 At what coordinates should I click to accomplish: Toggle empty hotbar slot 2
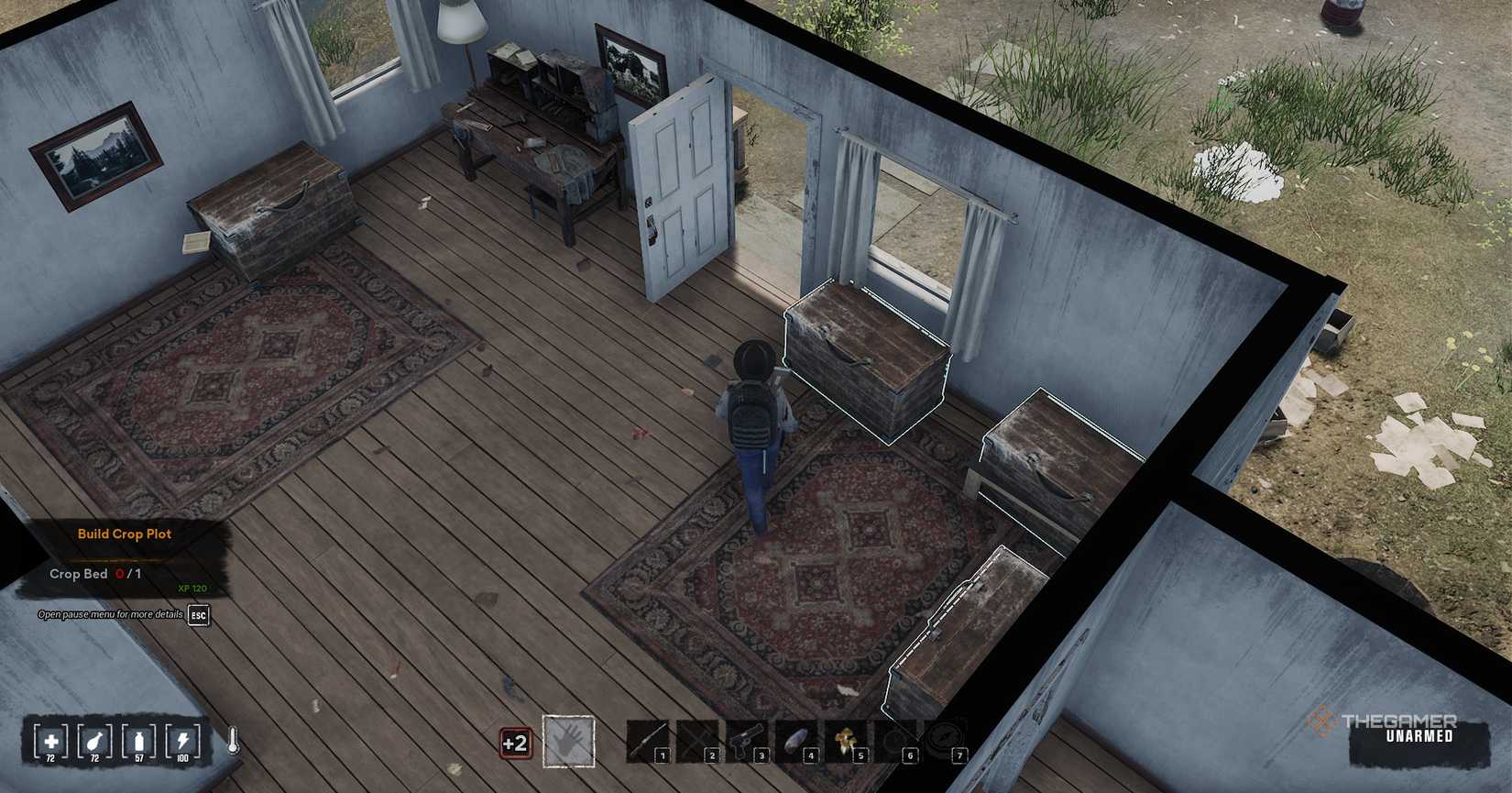[x=701, y=738]
